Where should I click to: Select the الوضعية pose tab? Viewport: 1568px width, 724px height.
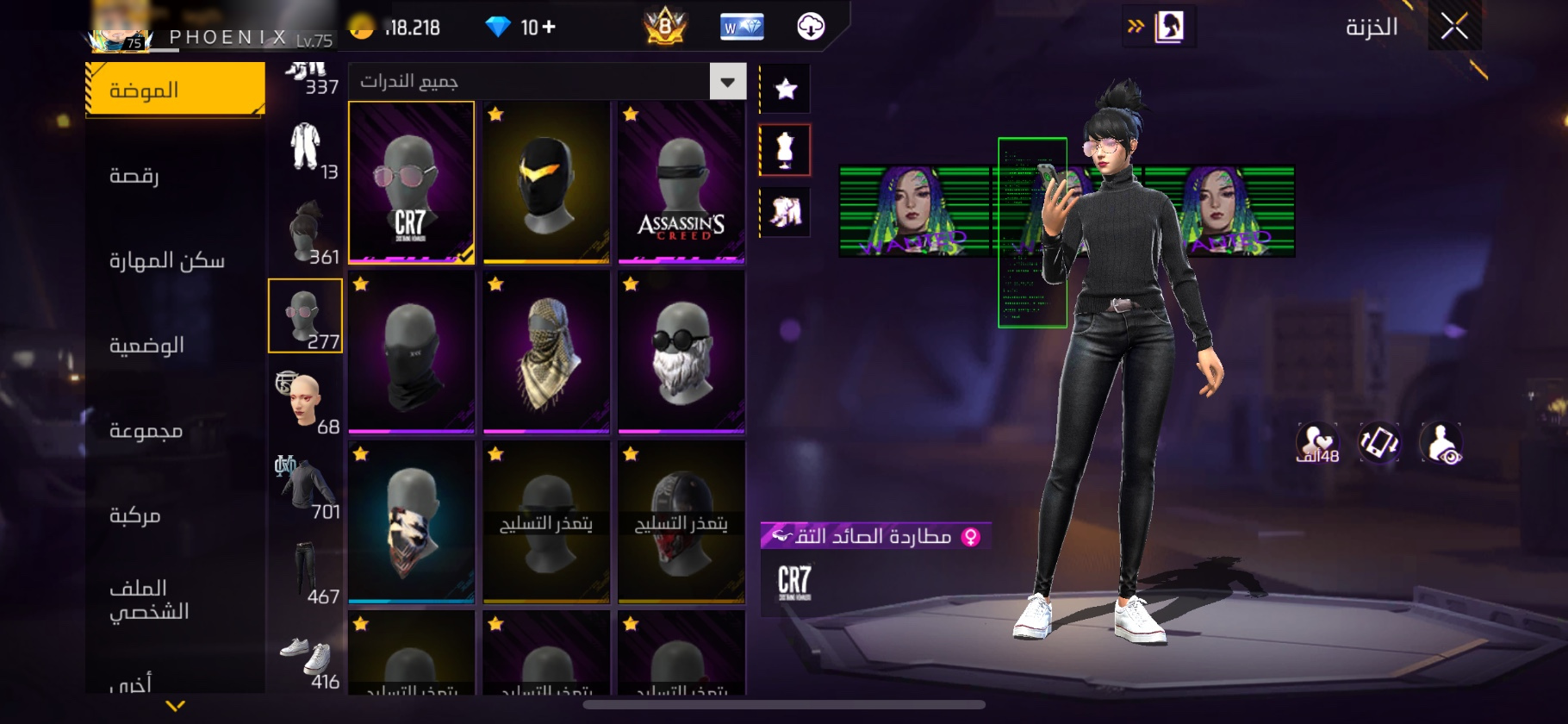[146, 345]
